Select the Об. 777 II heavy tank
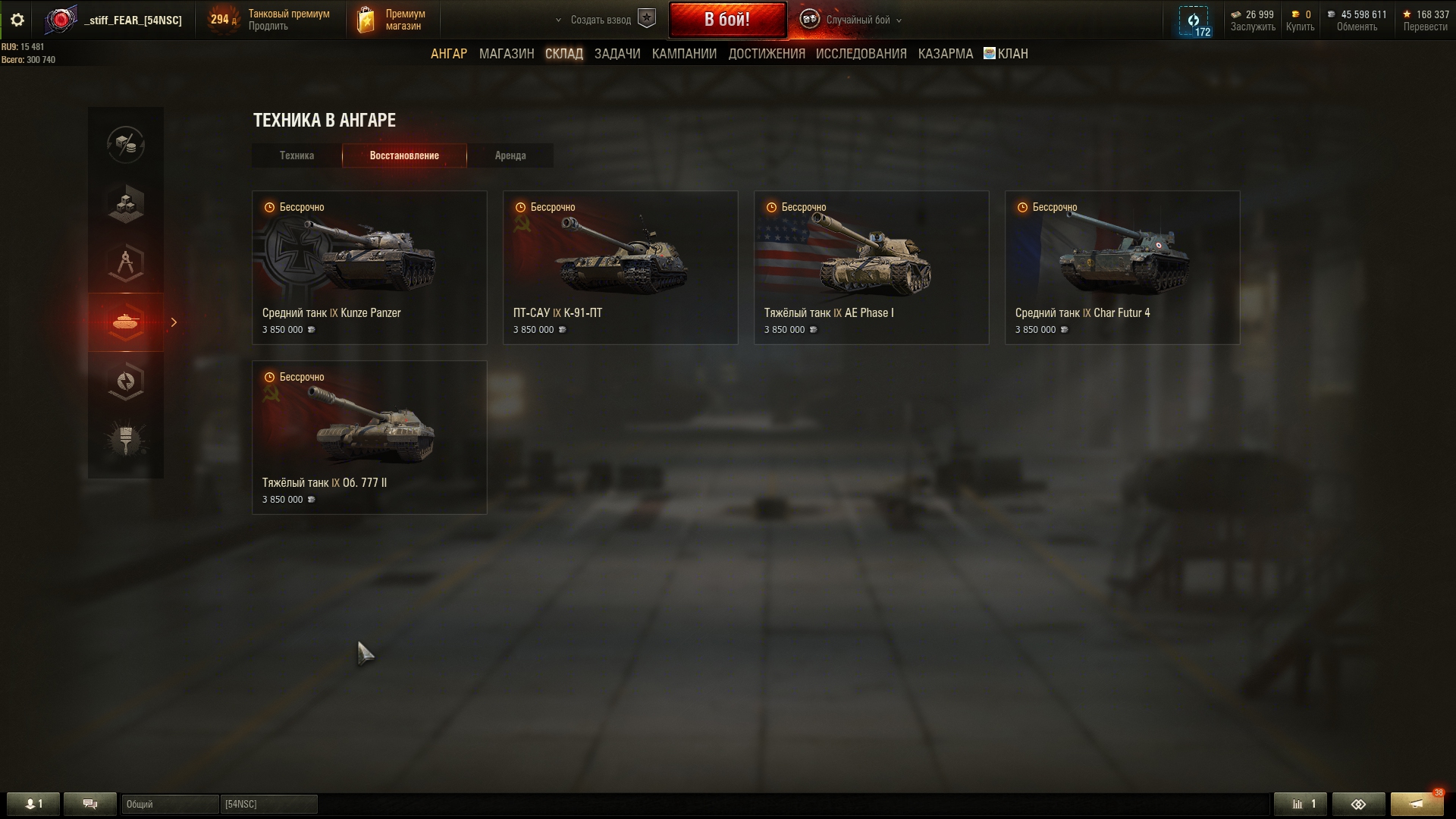This screenshot has width=1456, height=819. click(x=369, y=438)
